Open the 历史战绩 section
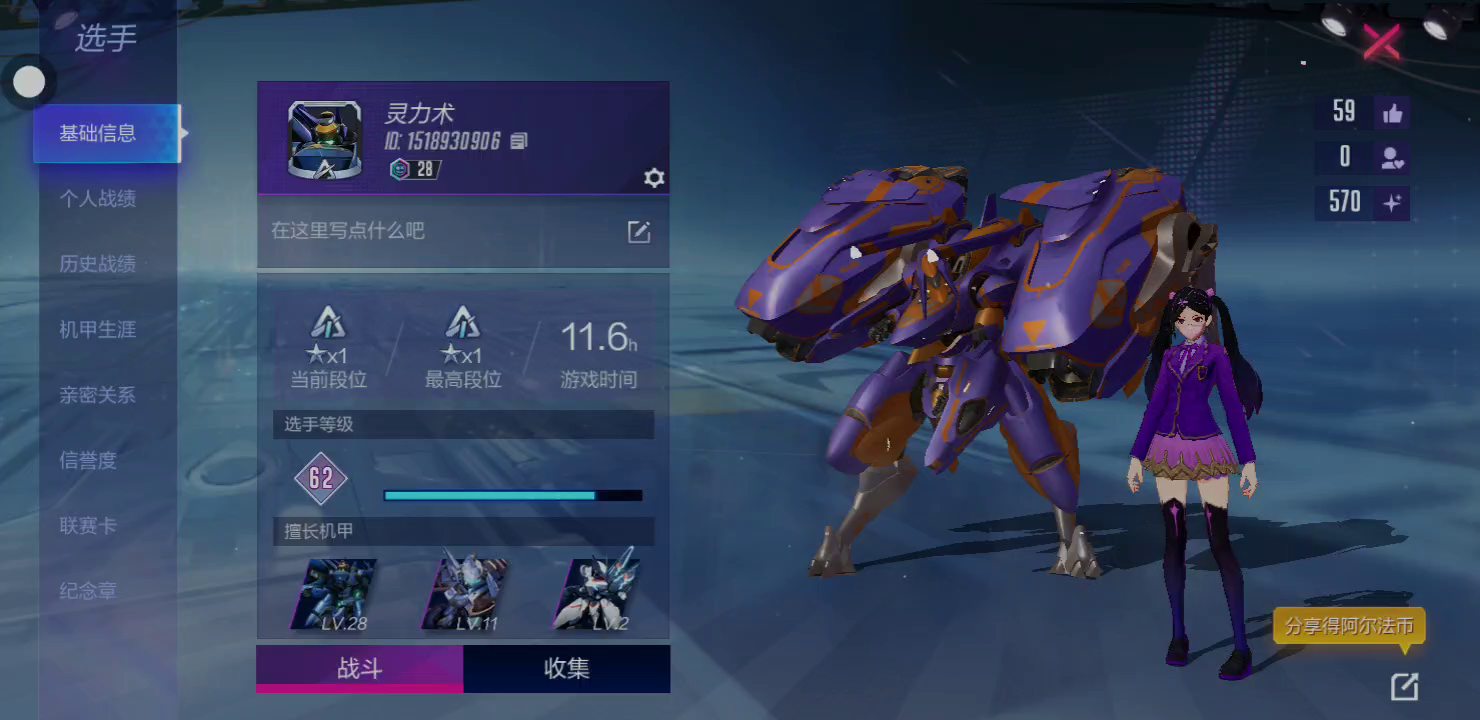Image resolution: width=1480 pixels, height=720 pixels. coord(97,264)
